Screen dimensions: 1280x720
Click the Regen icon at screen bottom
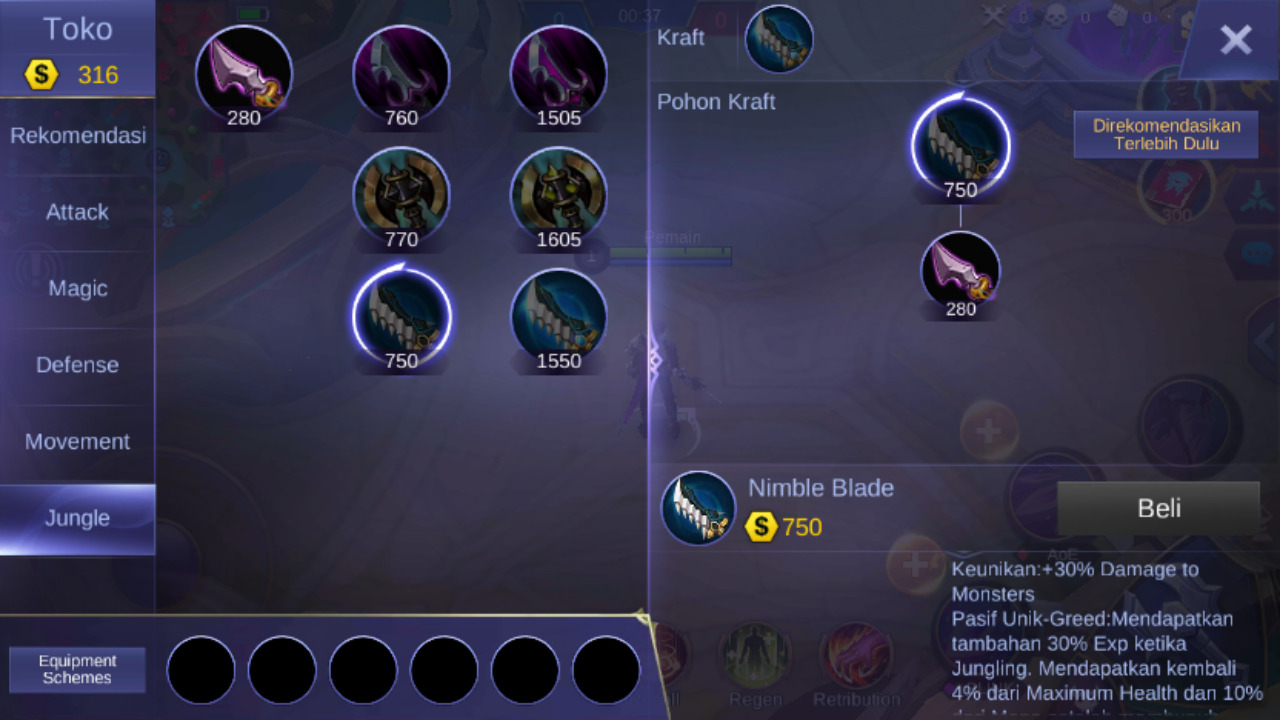pos(755,655)
